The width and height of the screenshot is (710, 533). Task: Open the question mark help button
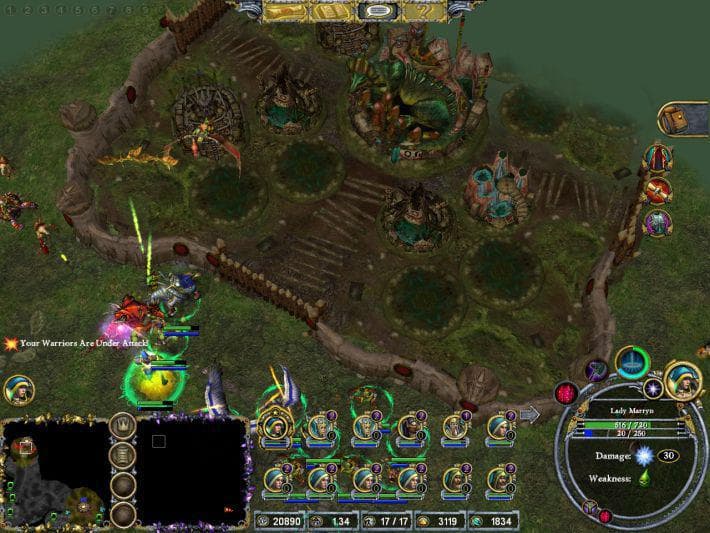(425, 12)
